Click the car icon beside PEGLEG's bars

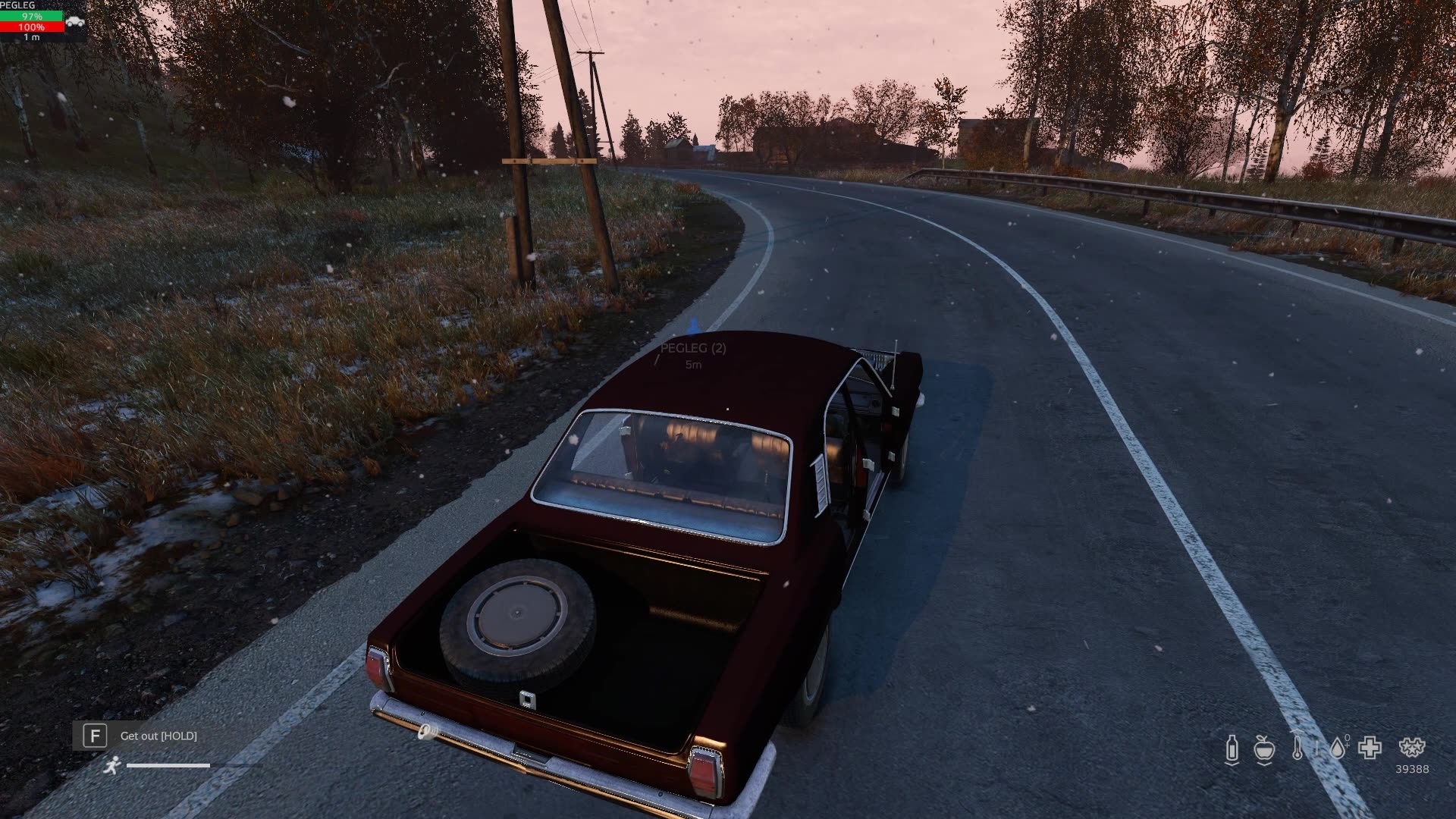pyautogui.click(x=75, y=22)
